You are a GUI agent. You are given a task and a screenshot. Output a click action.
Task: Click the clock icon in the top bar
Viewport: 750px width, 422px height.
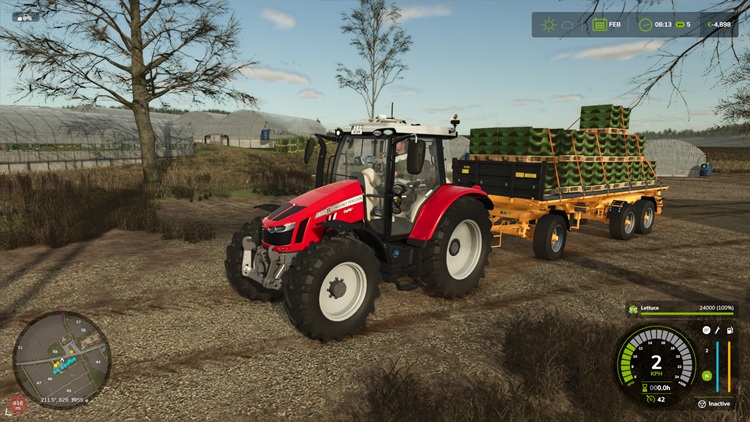tap(645, 24)
